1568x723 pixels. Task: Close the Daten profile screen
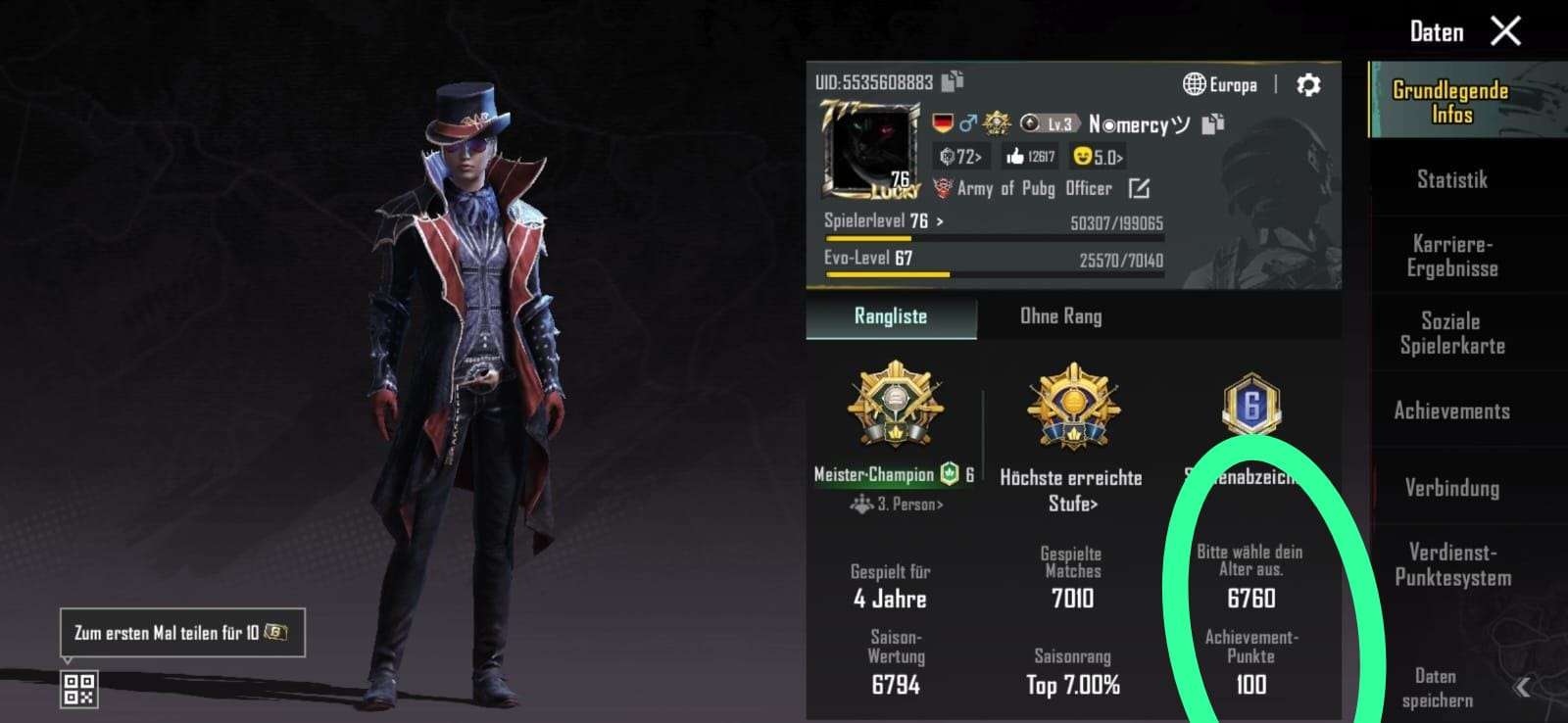pyautogui.click(x=1505, y=31)
